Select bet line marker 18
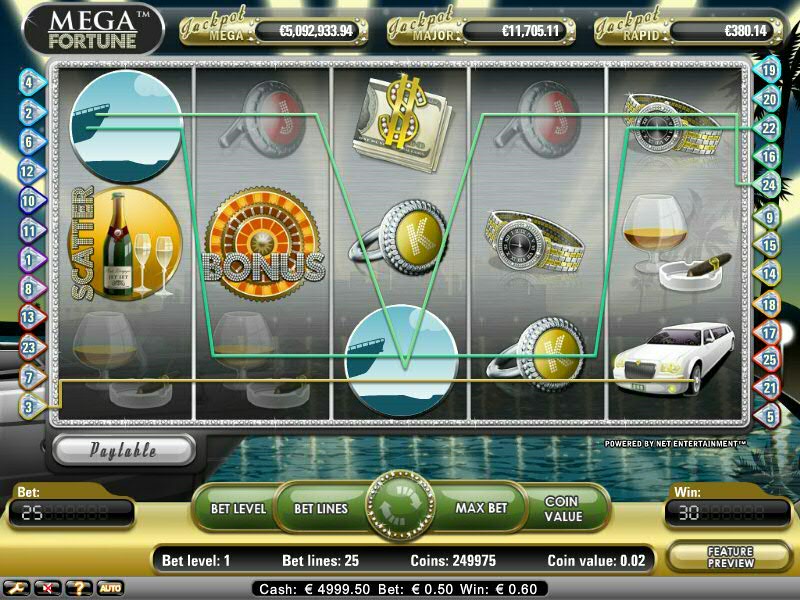The height and width of the screenshot is (600, 800). [x=770, y=304]
